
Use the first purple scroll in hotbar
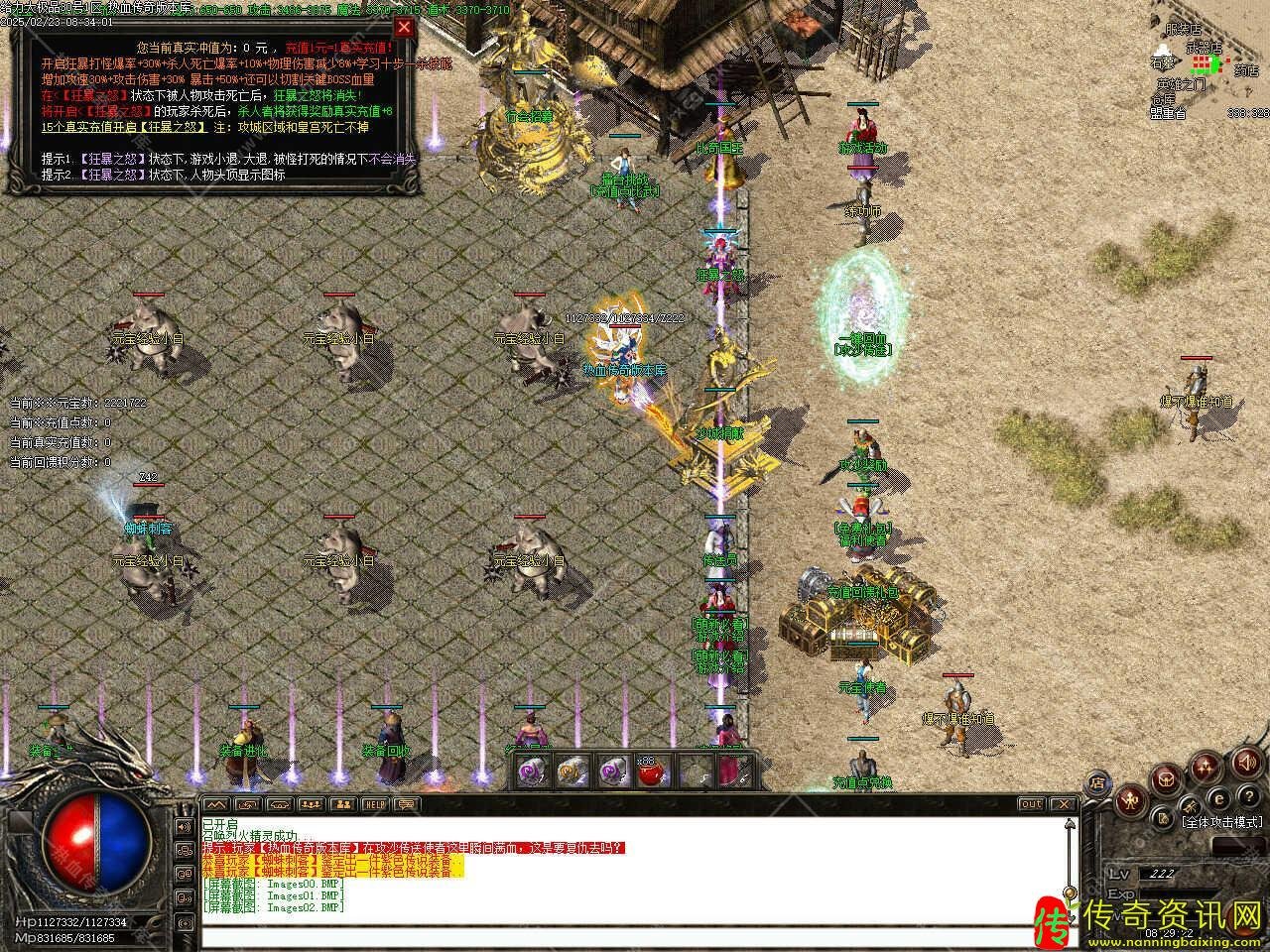coord(533,771)
